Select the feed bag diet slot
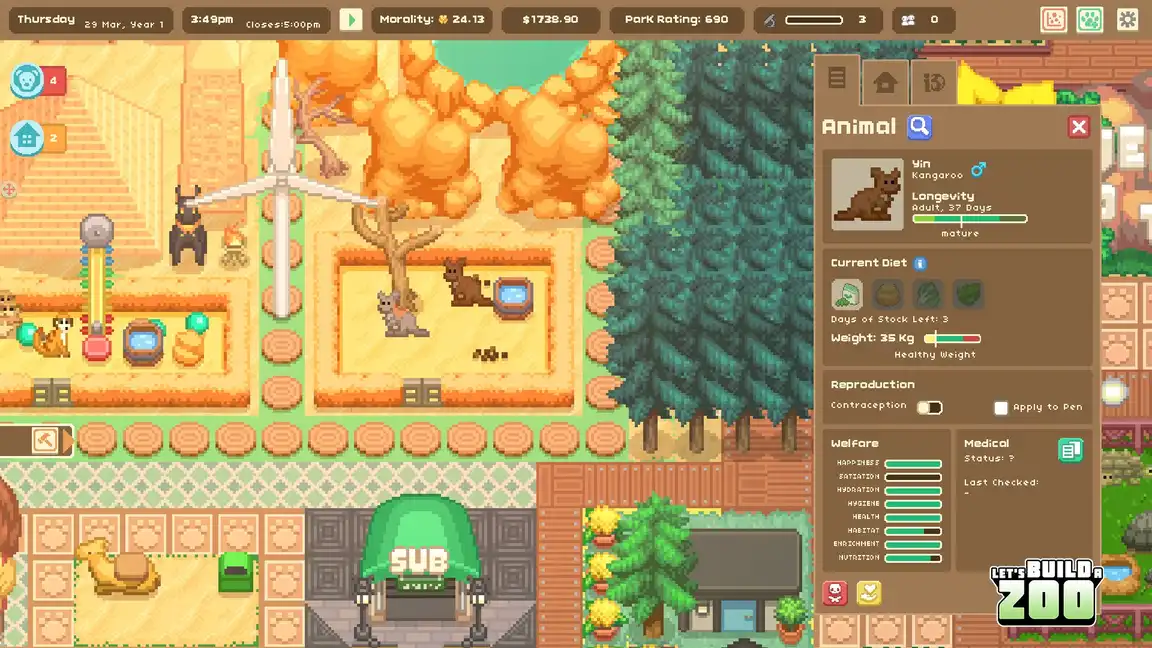 [847, 294]
